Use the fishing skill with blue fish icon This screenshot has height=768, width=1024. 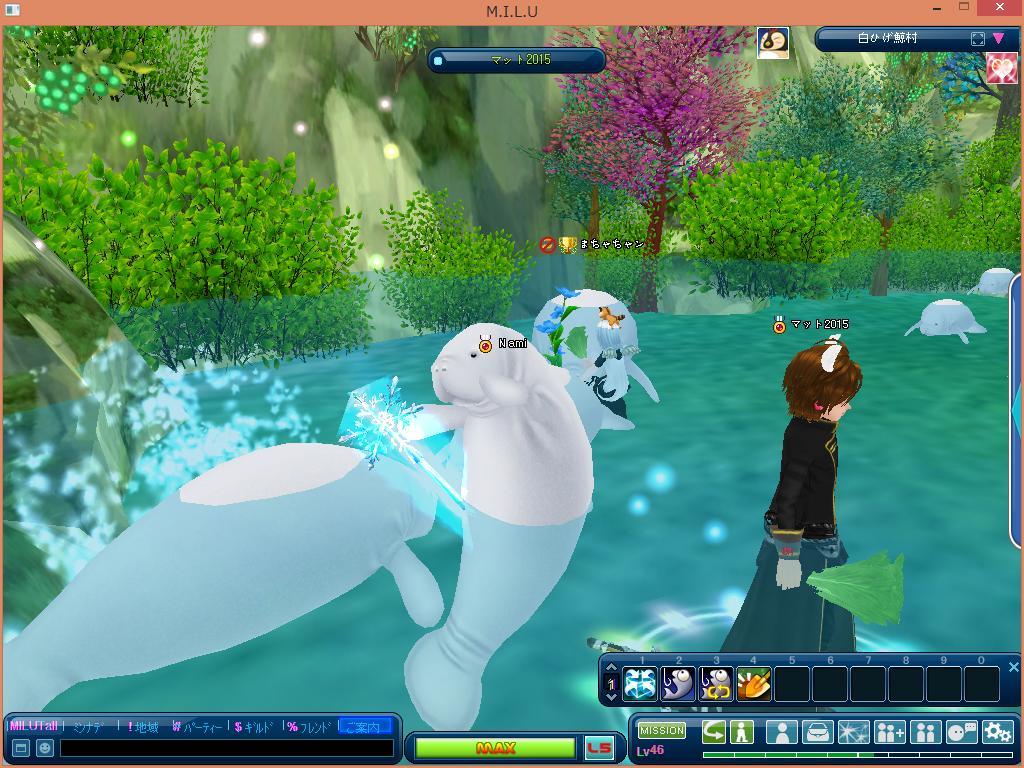(678, 684)
